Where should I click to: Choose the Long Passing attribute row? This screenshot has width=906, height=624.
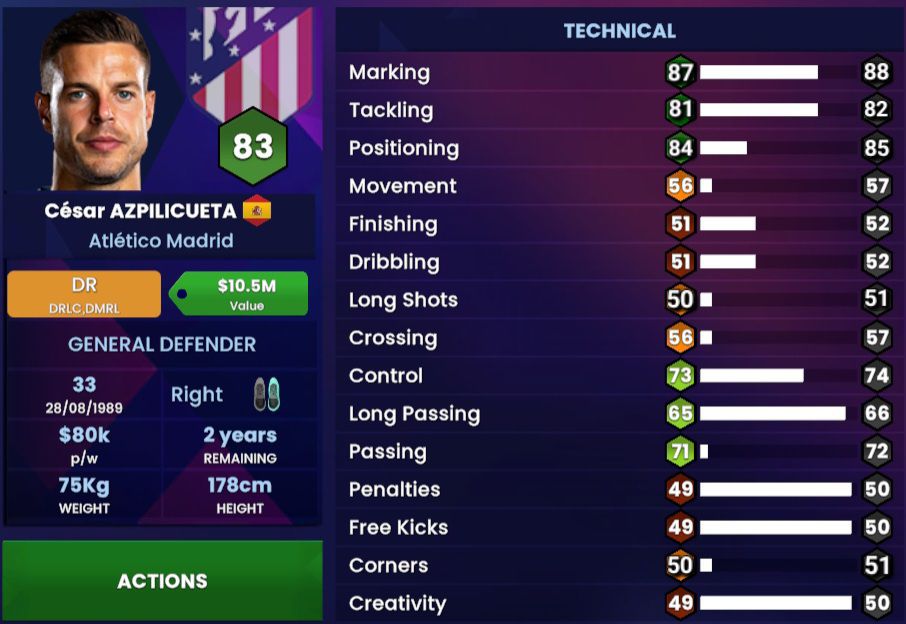pyautogui.click(x=619, y=414)
